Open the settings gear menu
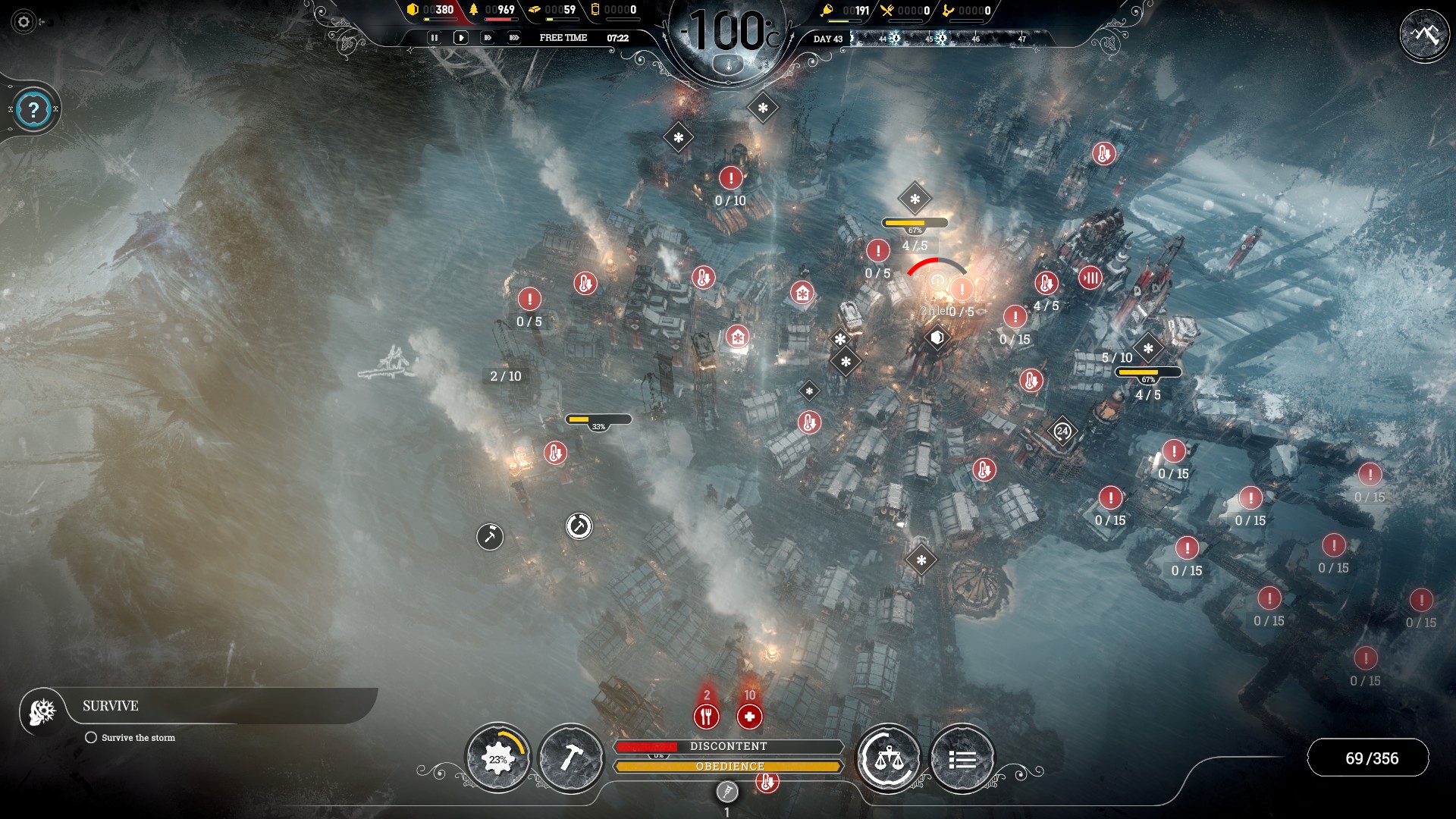1456x819 pixels. pos(24,22)
